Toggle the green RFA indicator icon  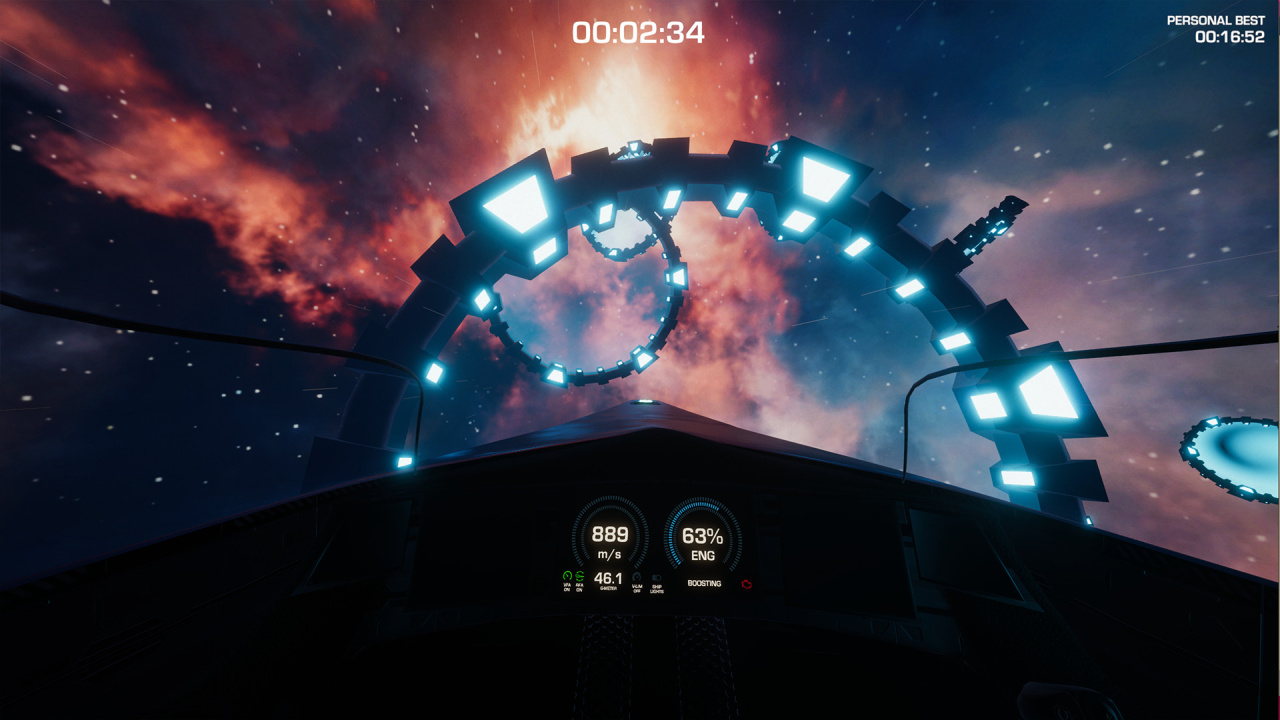(580, 577)
